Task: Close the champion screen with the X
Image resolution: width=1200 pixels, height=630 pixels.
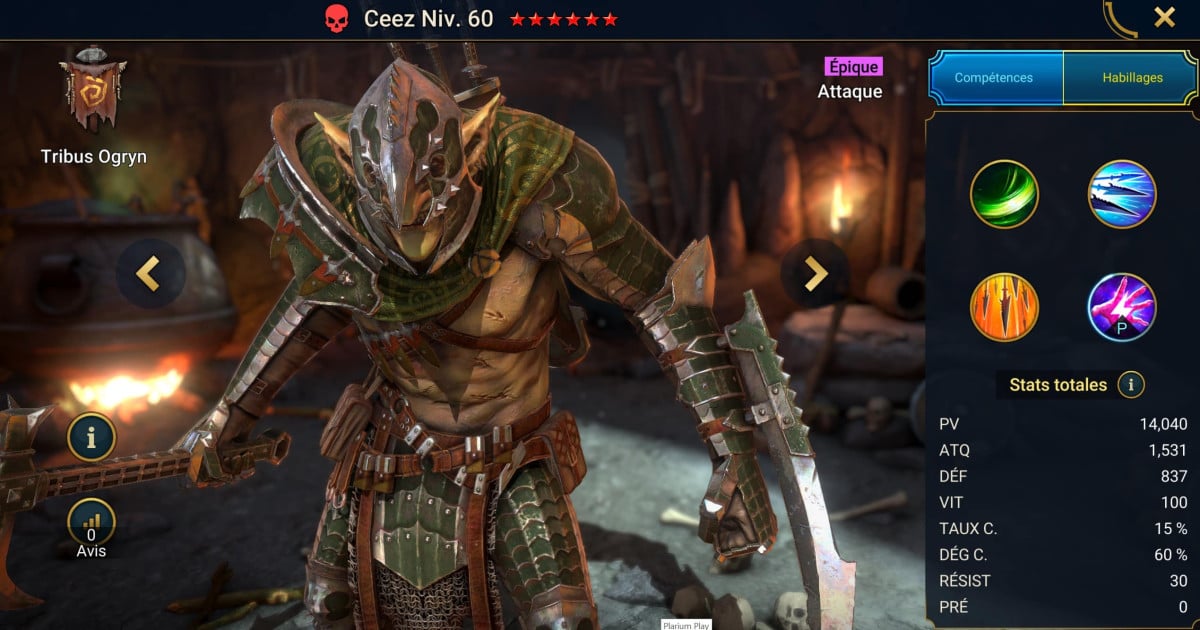Action: 1164,17
